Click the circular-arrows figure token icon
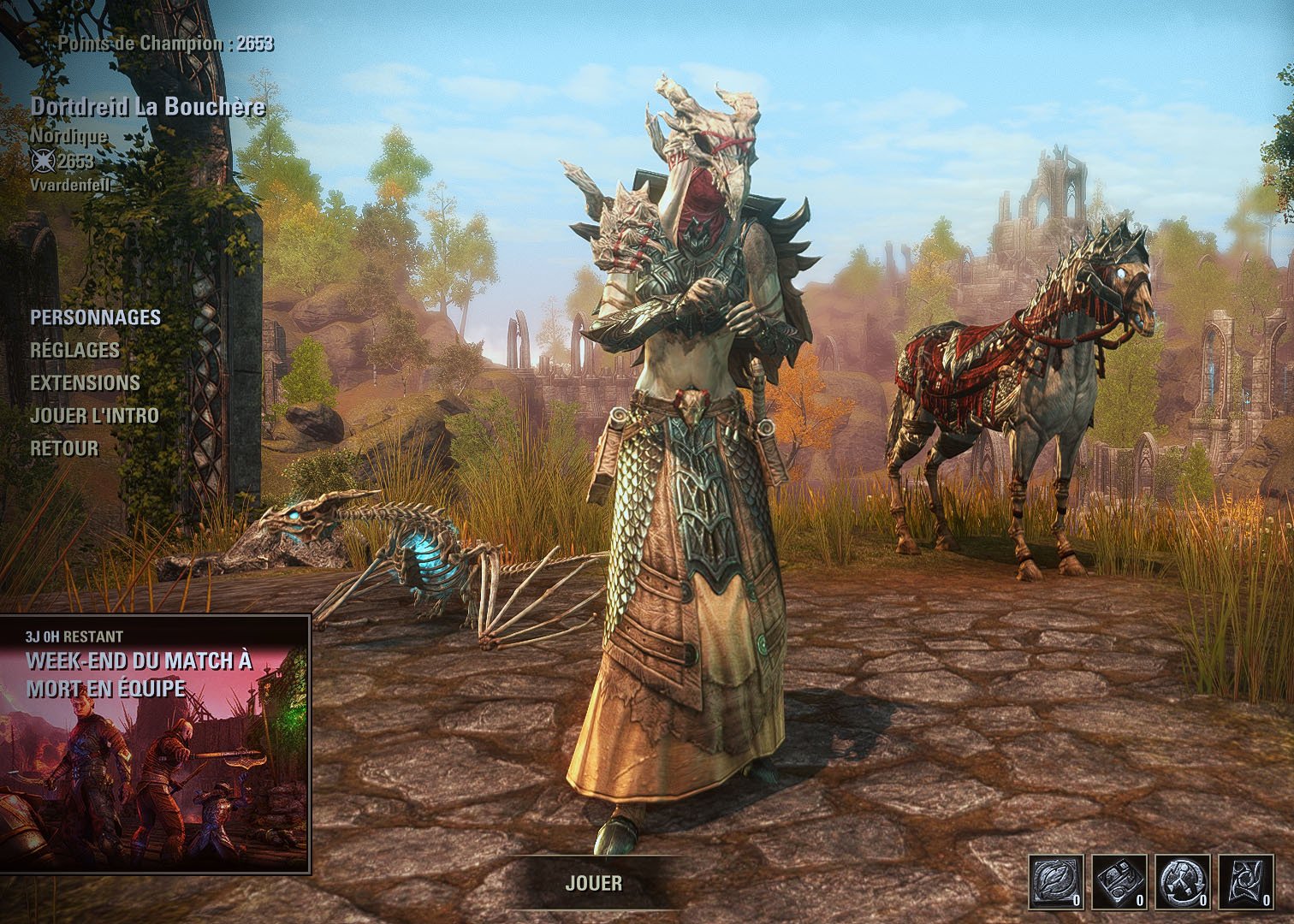Screen dimensions: 1294x924 [1182, 881]
